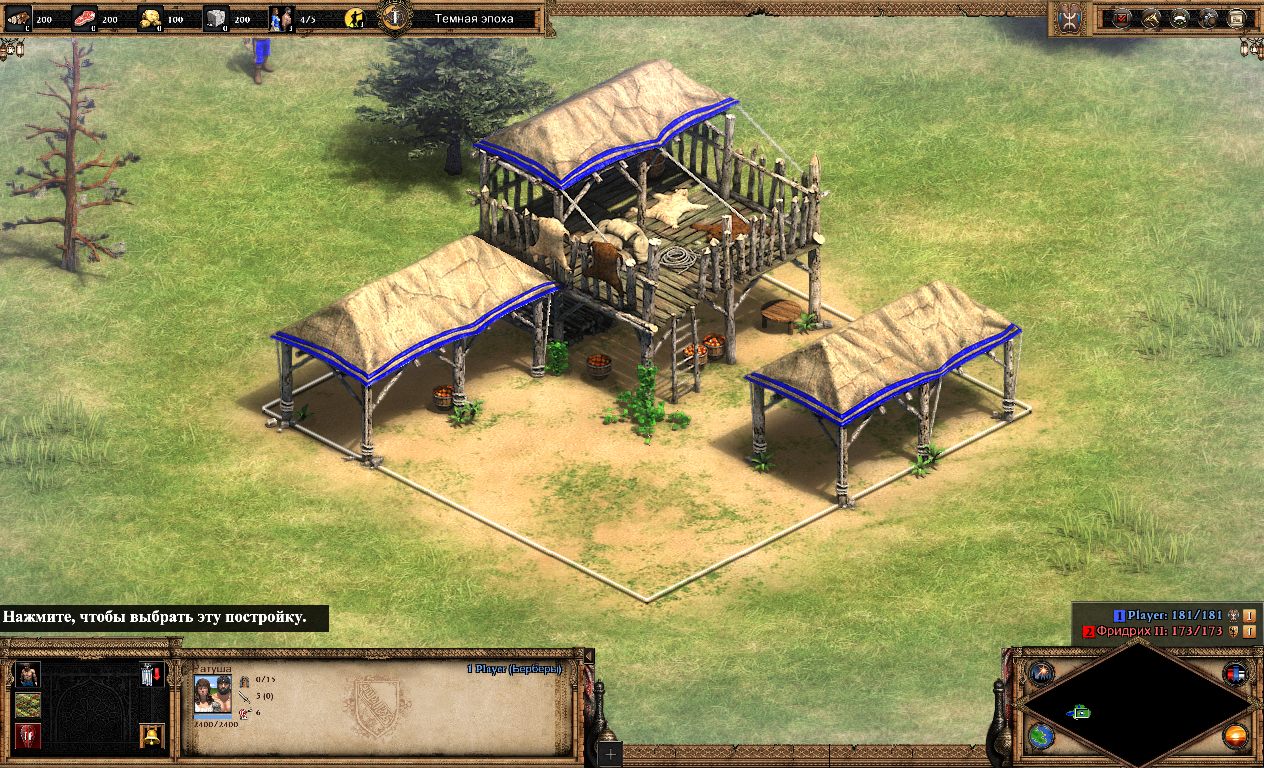Ring the town bell
1264x768 pixels.
(152, 737)
